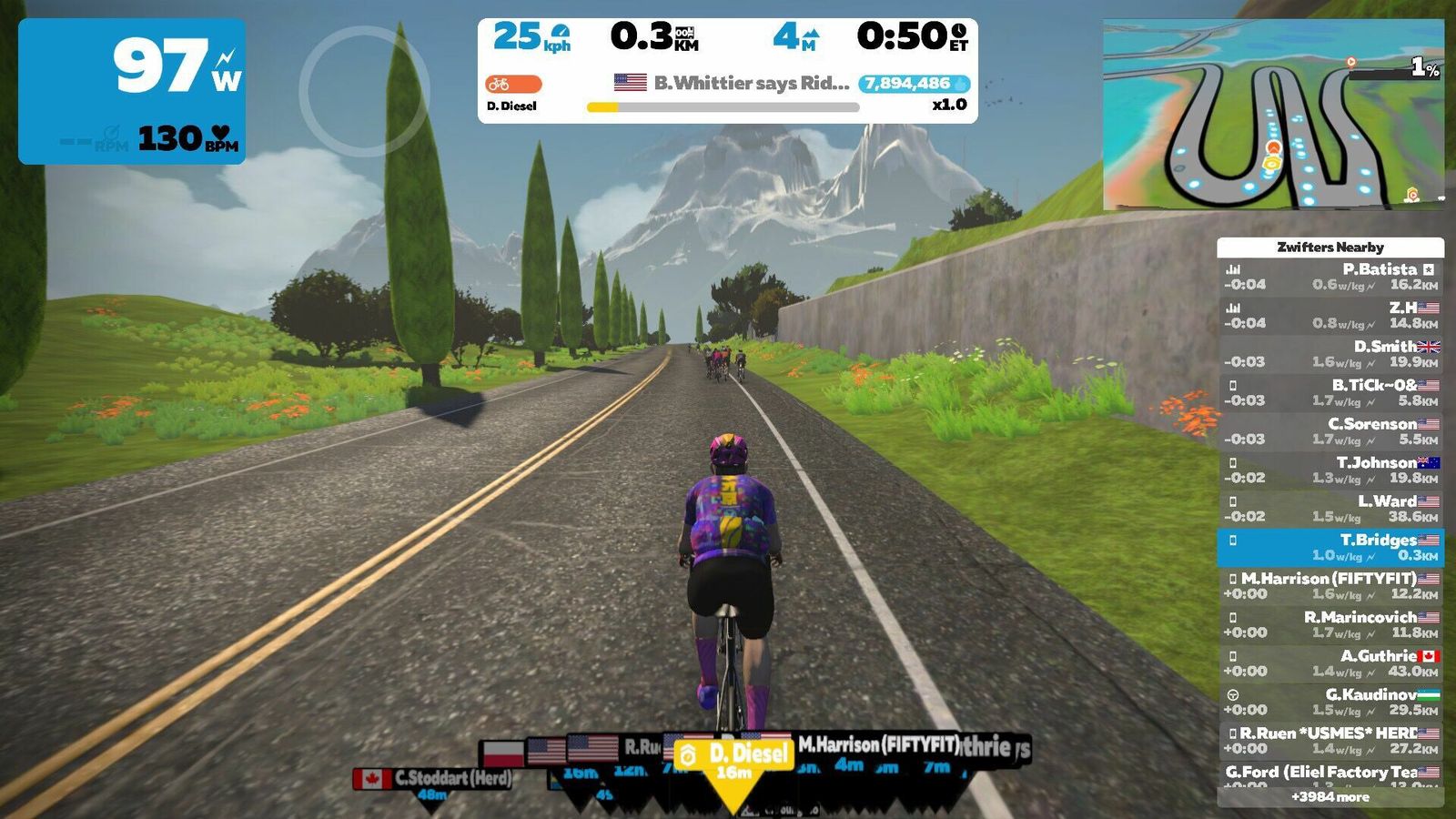Pick G.Kaudinov from nearby riders

pyautogui.click(x=1330, y=702)
